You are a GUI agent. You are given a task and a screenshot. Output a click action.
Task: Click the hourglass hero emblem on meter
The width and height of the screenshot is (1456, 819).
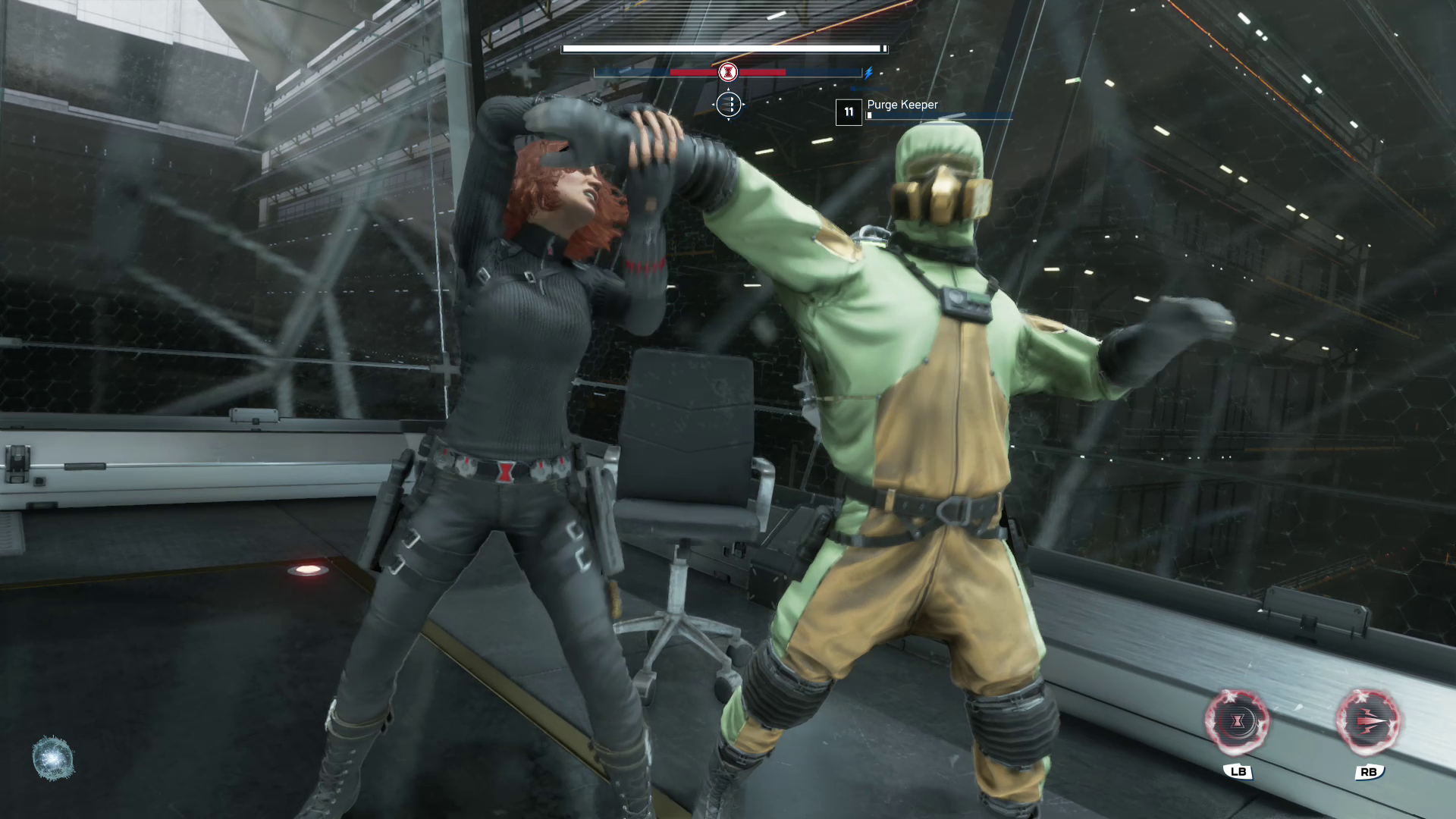coord(728,72)
